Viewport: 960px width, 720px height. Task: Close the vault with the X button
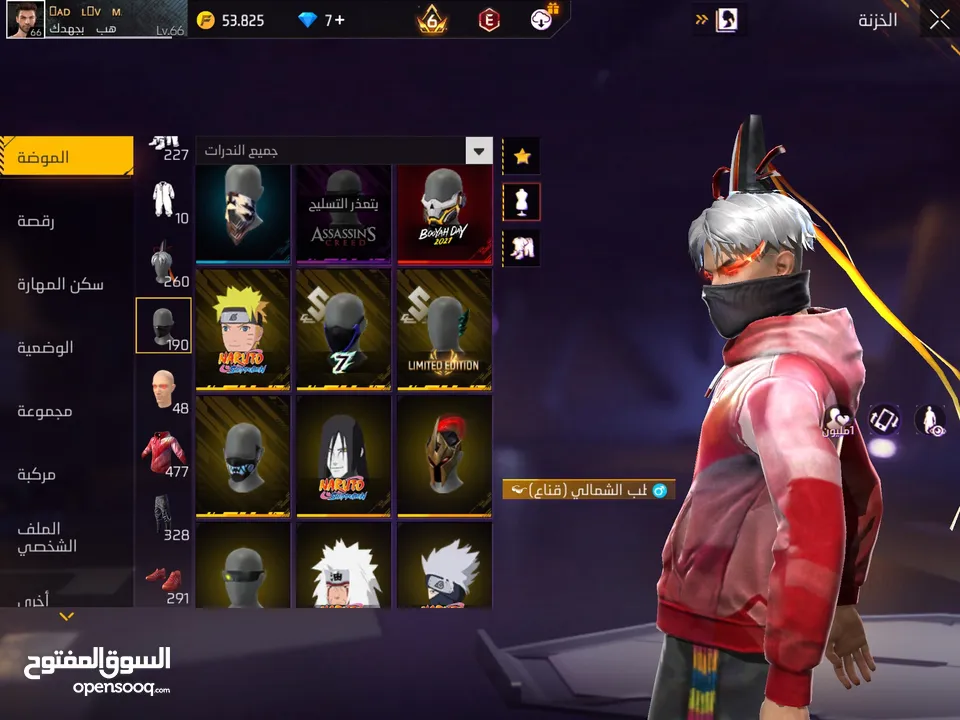coord(939,20)
